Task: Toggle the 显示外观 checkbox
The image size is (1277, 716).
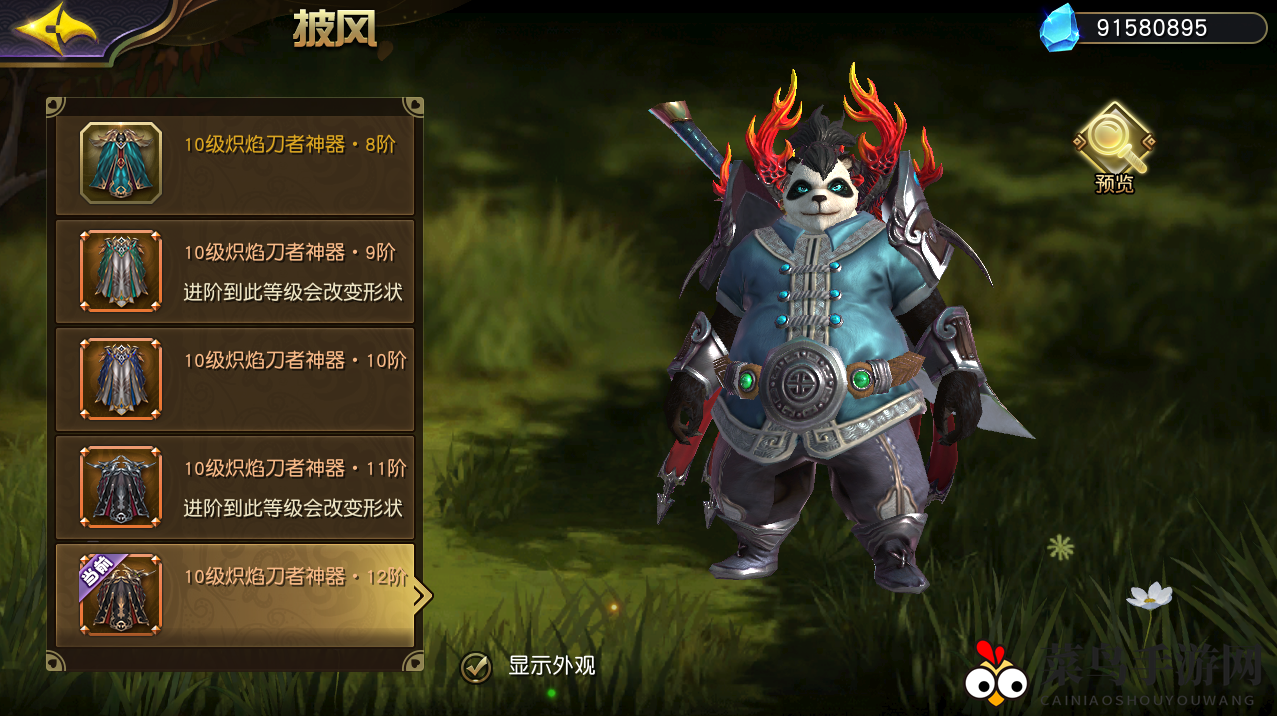Action: (x=476, y=667)
